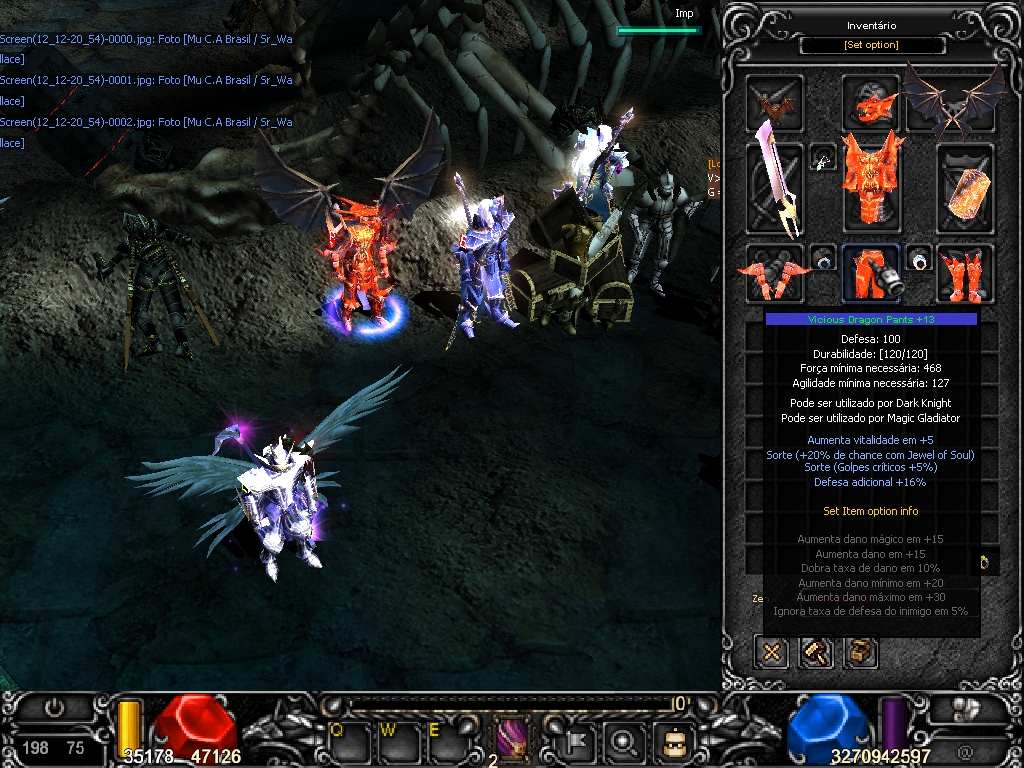Select the orange dragon helm slot
The width and height of the screenshot is (1024, 768).
(870, 103)
